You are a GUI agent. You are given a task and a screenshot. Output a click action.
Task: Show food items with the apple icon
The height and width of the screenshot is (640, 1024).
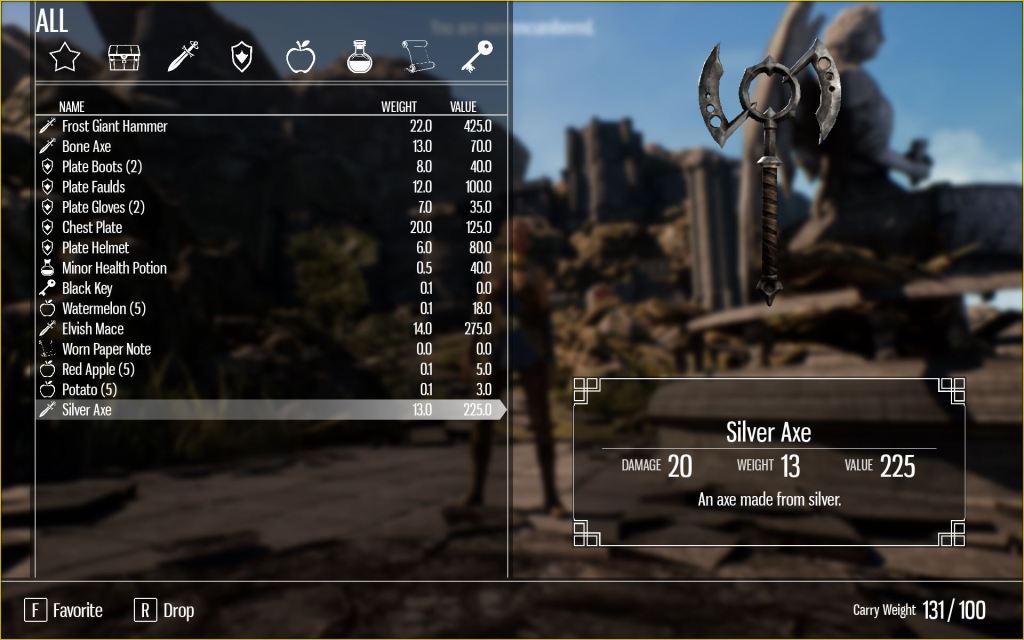[x=300, y=58]
